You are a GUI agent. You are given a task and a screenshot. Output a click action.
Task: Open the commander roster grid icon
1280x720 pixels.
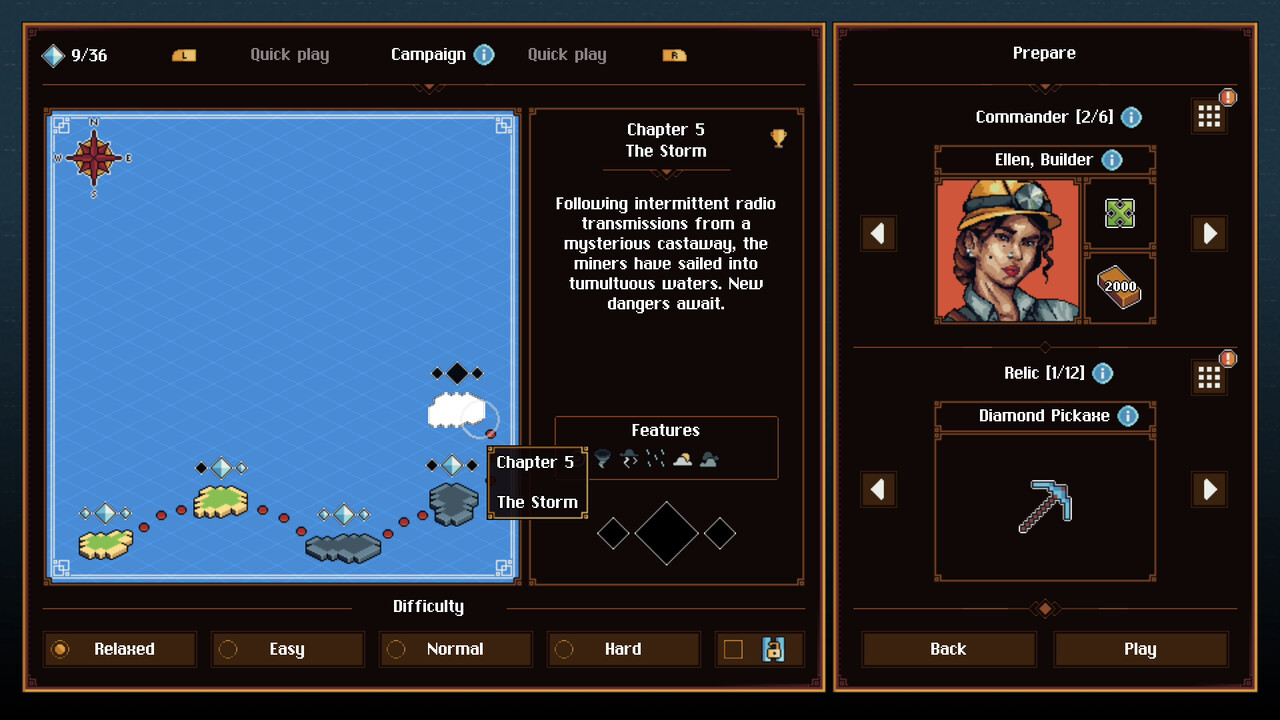[x=1208, y=115]
